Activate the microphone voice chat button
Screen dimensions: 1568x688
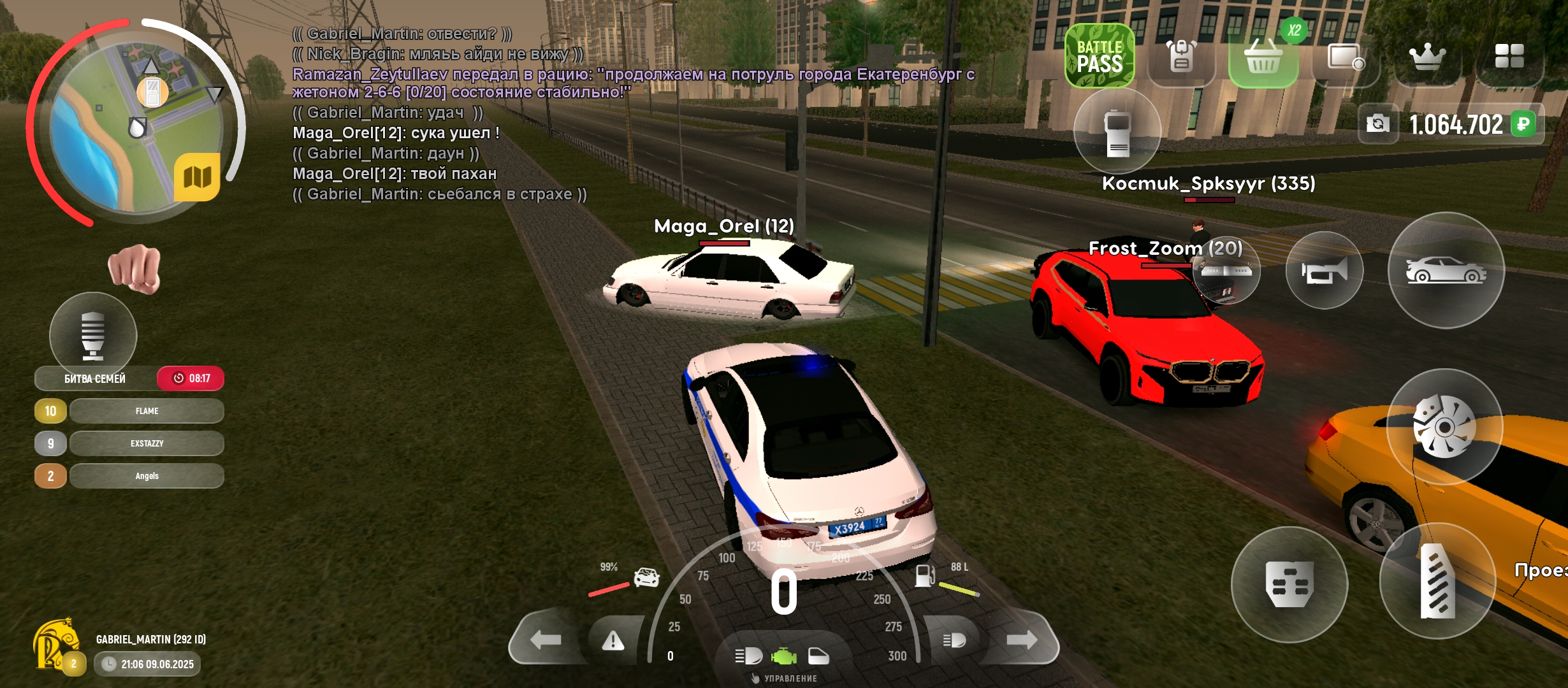pos(93,334)
